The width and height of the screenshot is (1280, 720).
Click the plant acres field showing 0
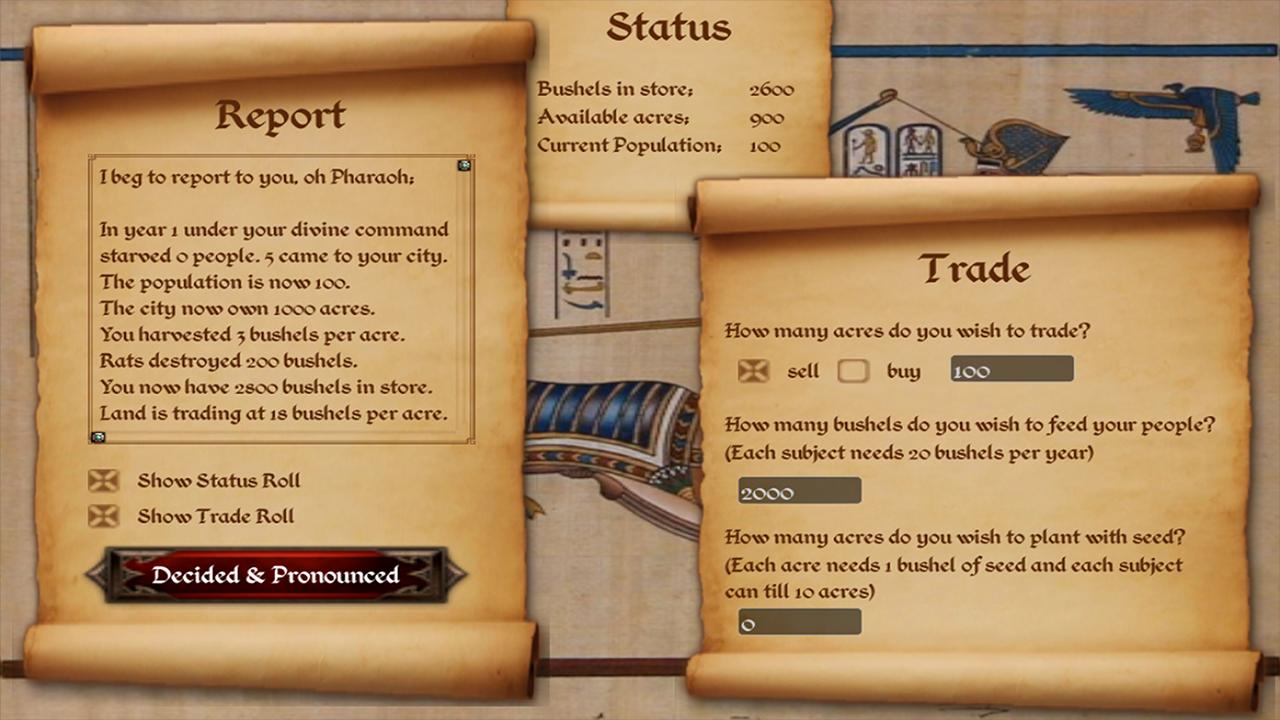(798, 621)
